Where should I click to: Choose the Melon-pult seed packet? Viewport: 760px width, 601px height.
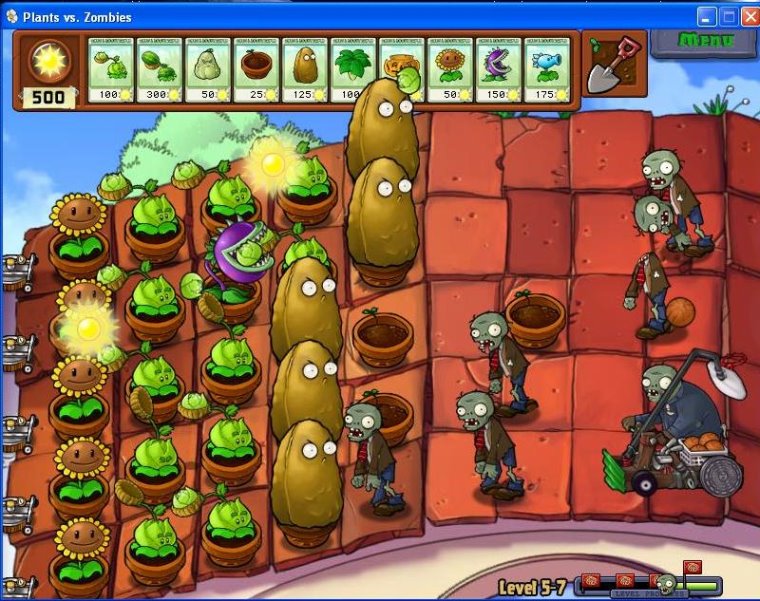pos(159,70)
